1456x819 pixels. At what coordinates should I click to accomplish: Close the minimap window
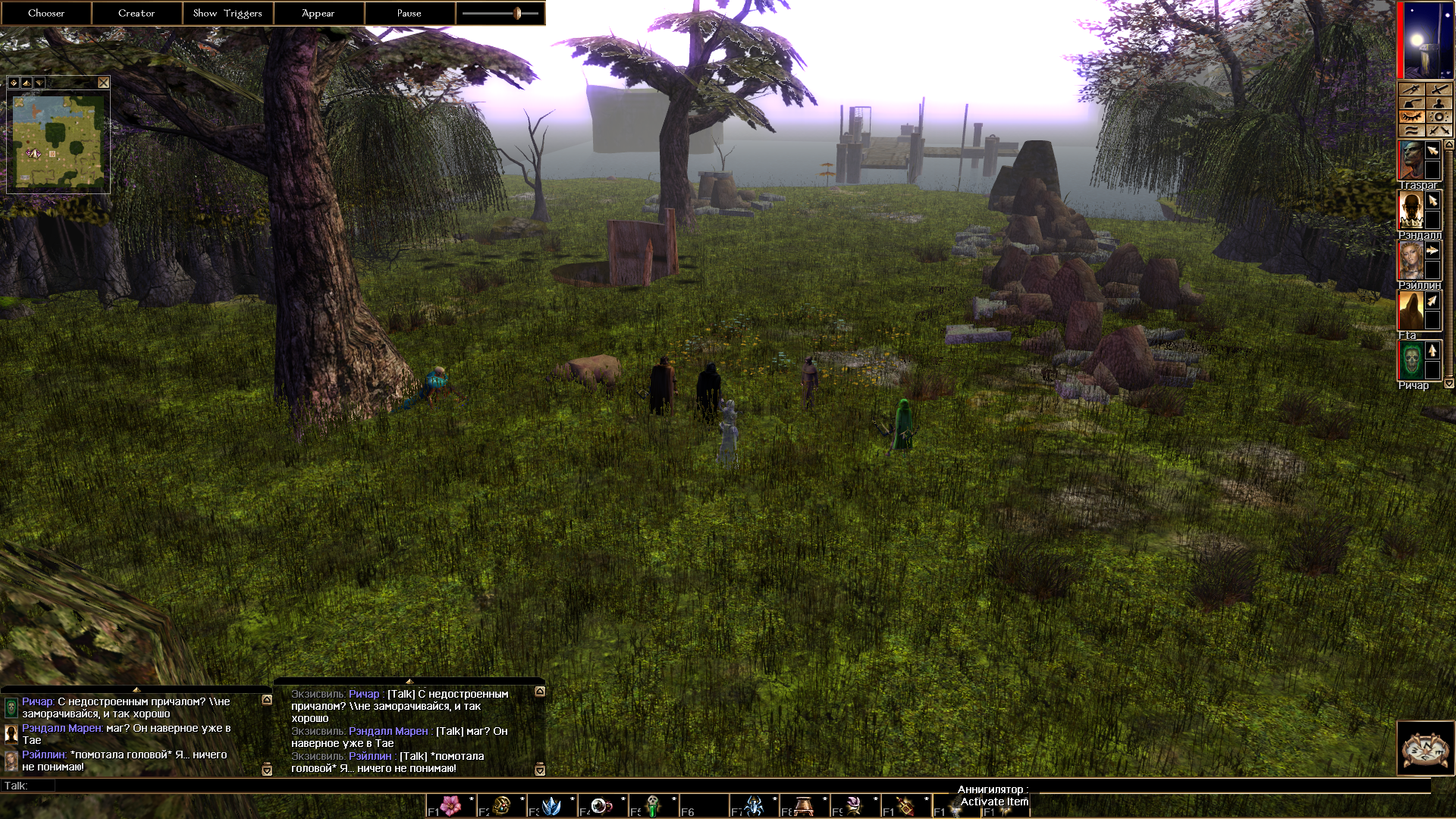click(104, 83)
